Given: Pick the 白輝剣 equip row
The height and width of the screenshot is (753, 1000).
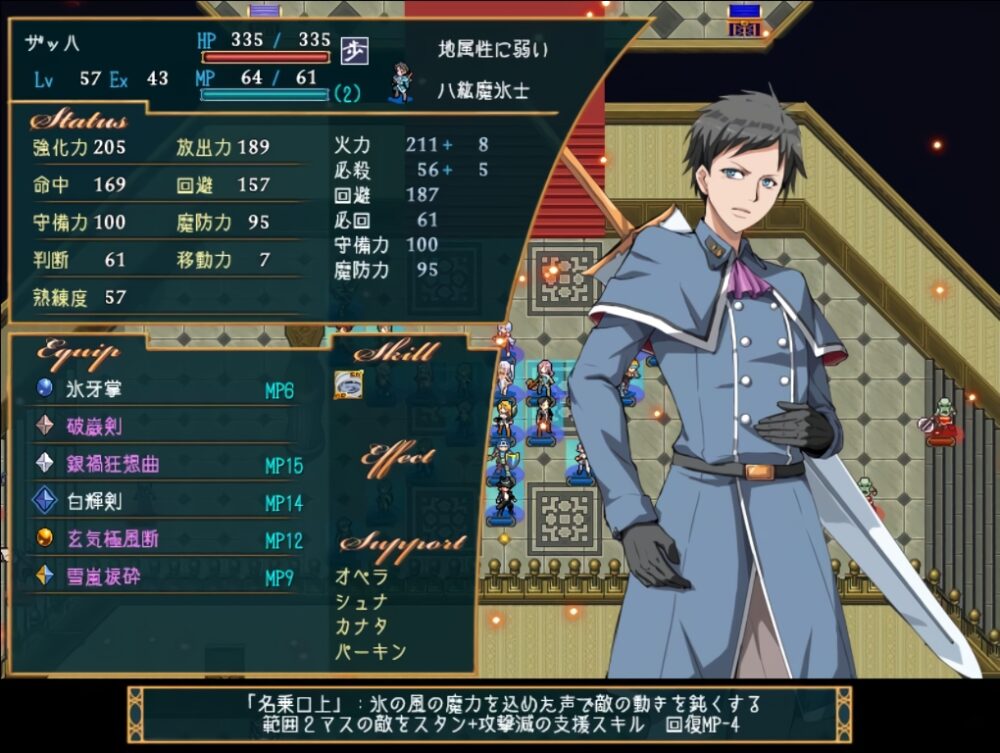Looking at the screenshot, I should pos(94,502).
